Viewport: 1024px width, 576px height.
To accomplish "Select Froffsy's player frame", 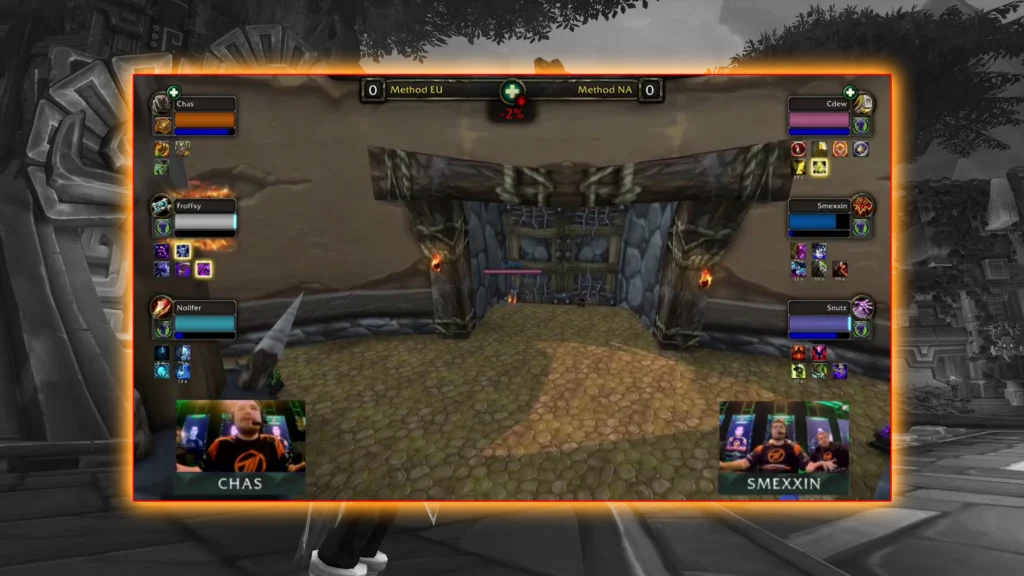I will pos(204,217).
